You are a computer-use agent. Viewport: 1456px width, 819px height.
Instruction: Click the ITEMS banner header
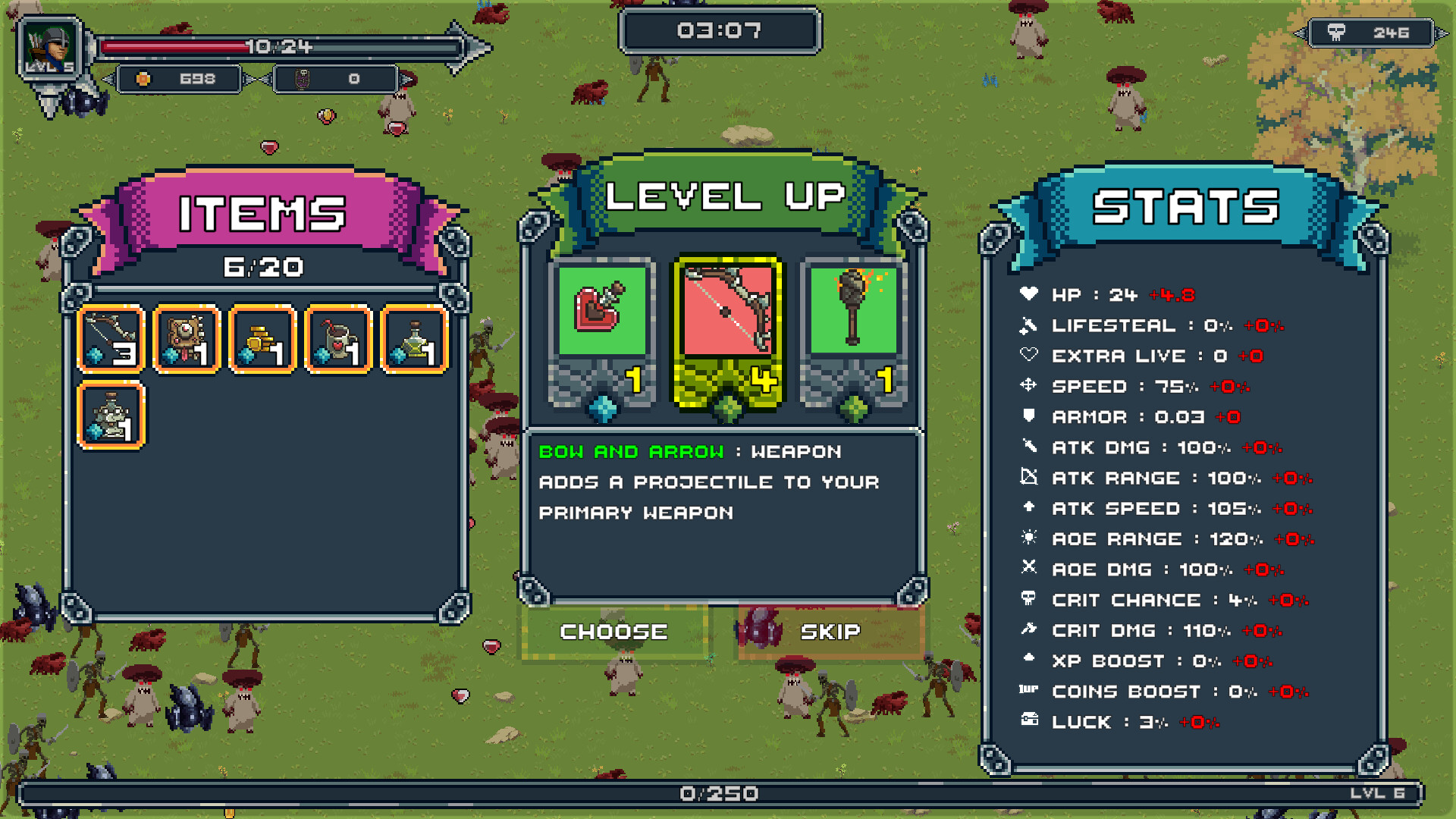coord(260,211)
